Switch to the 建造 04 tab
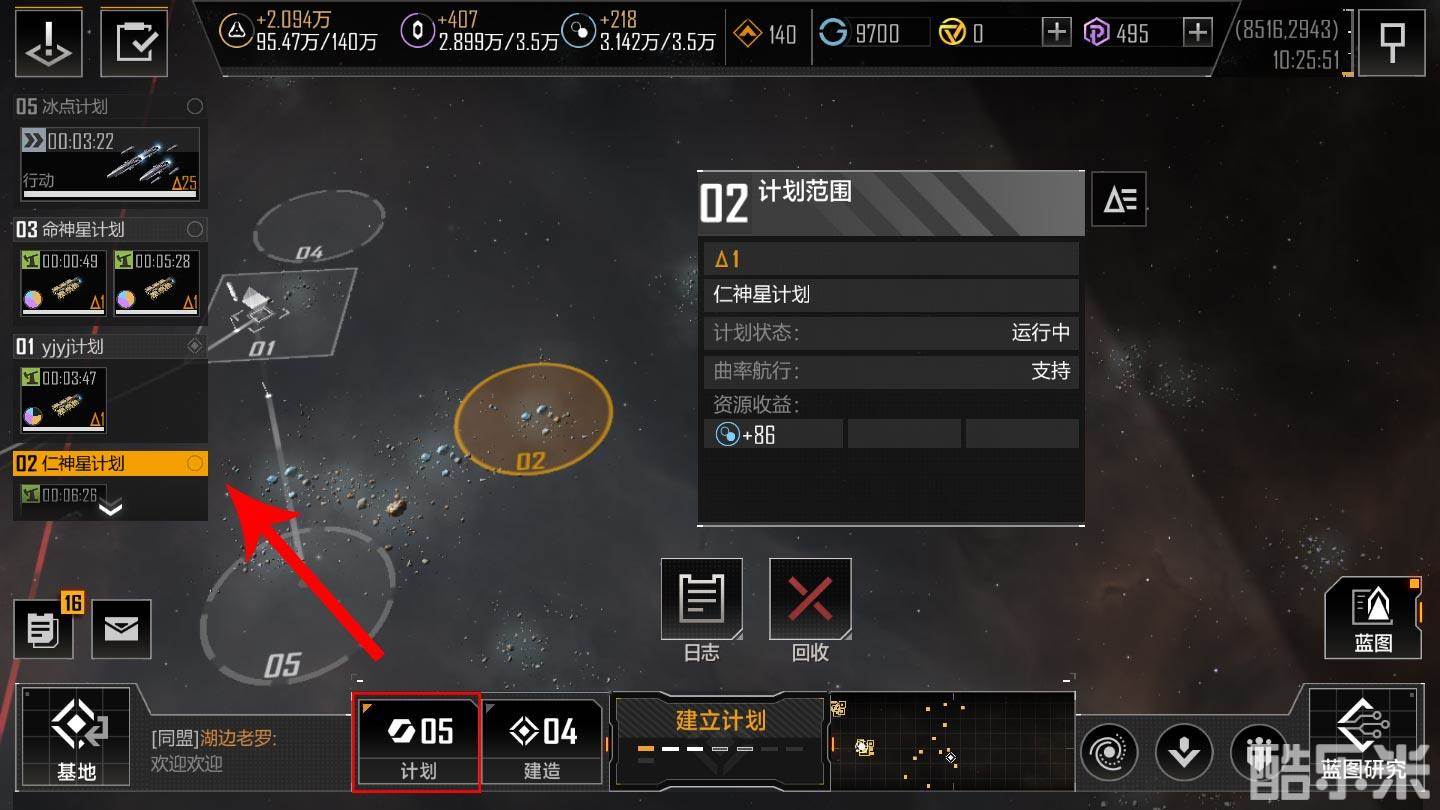 click(x=543, y=740)
